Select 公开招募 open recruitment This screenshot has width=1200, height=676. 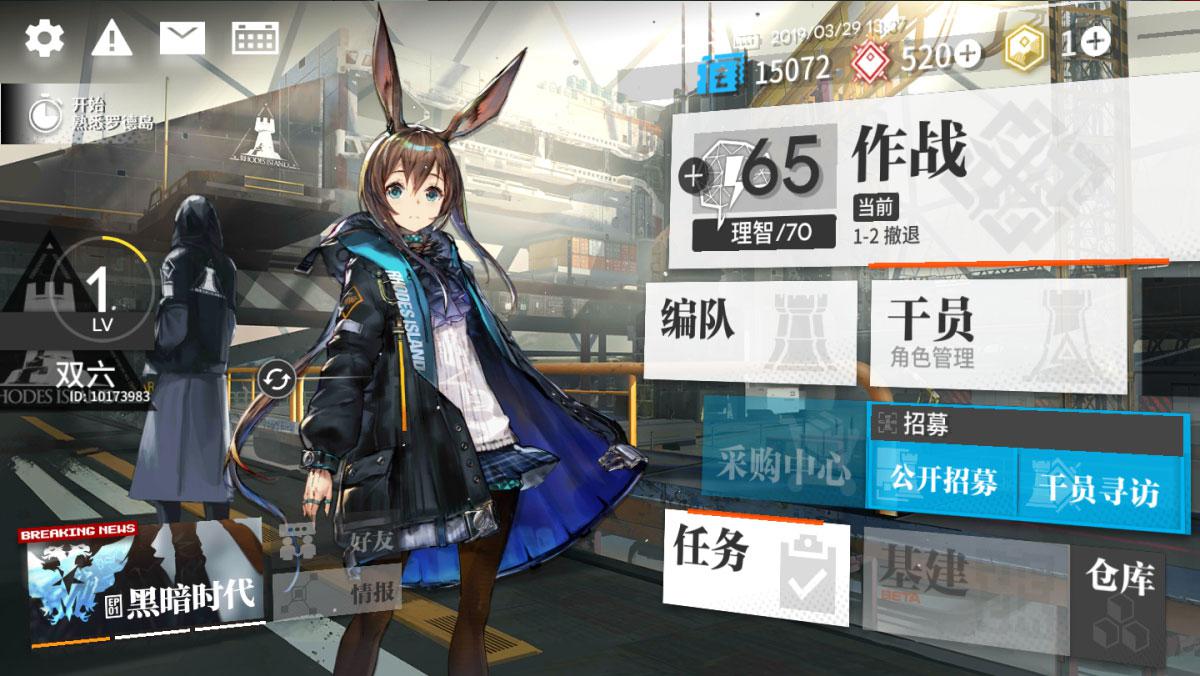click(944, 481)
